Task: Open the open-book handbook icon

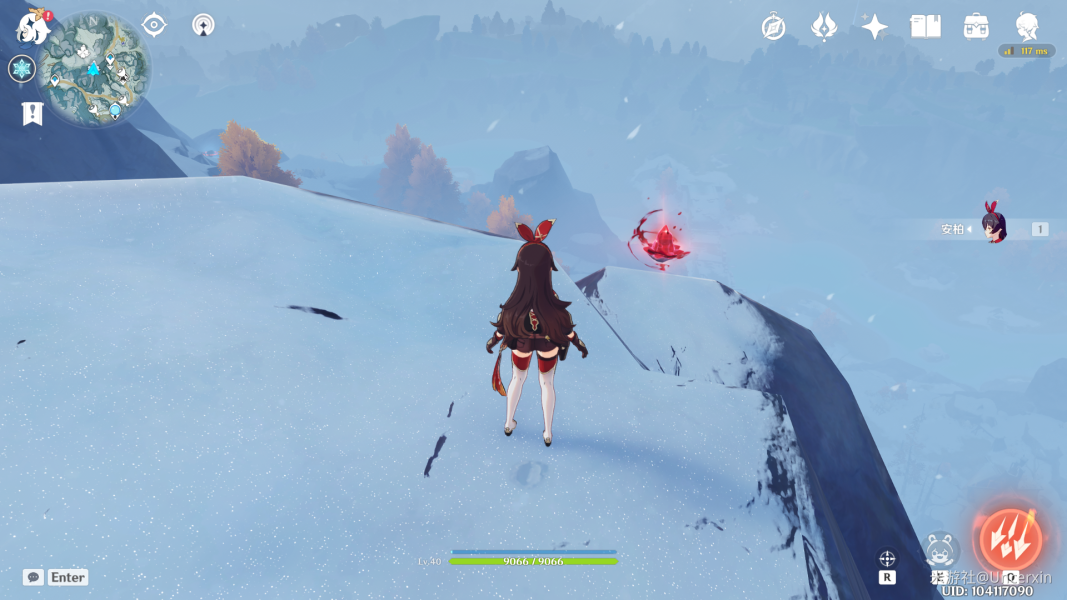Action: 925,27
